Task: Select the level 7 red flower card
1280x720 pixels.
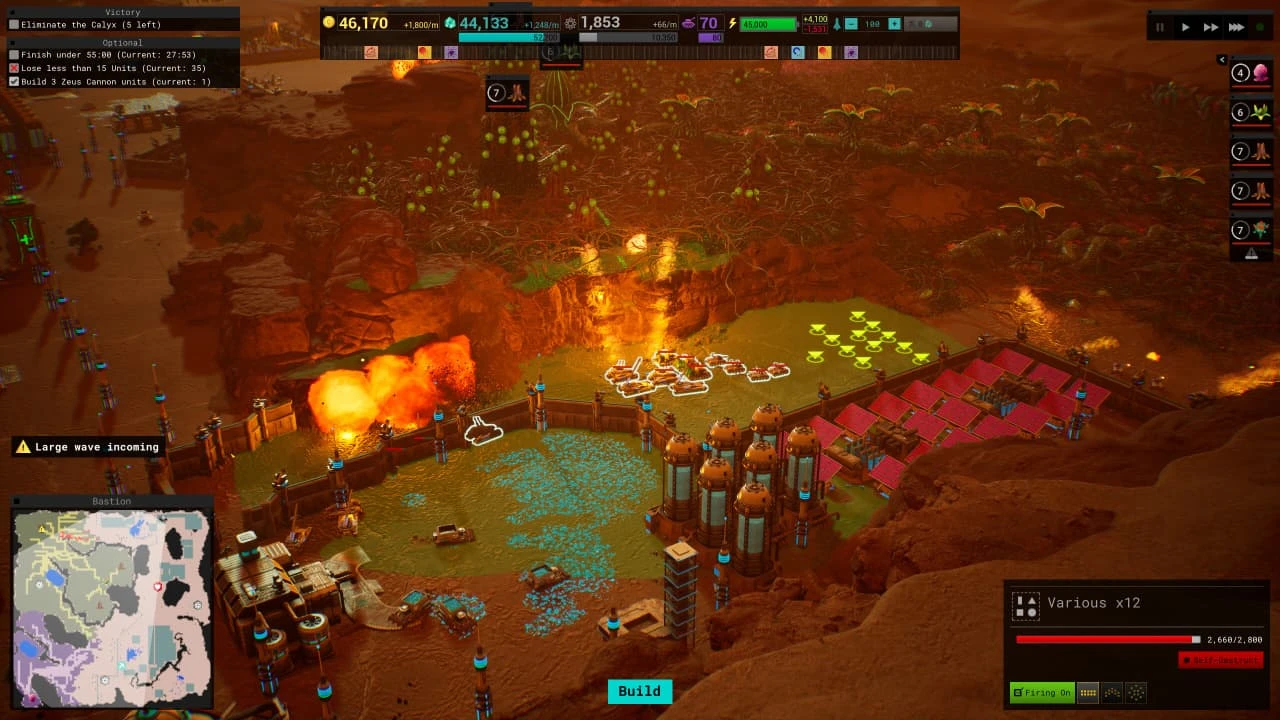Action: pyautogui.click(x=1251, y=230)
